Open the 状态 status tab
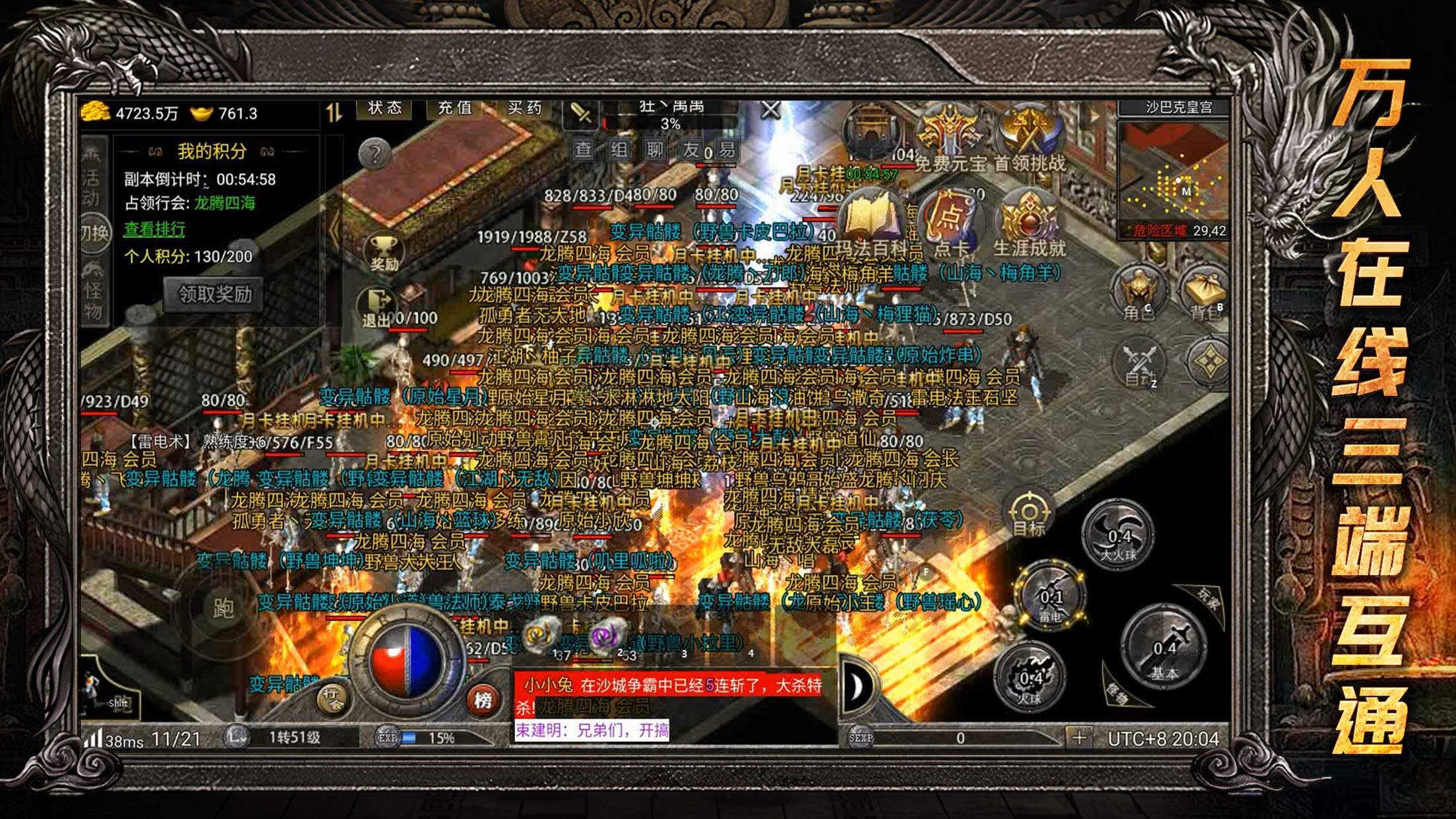 point(384,109)
